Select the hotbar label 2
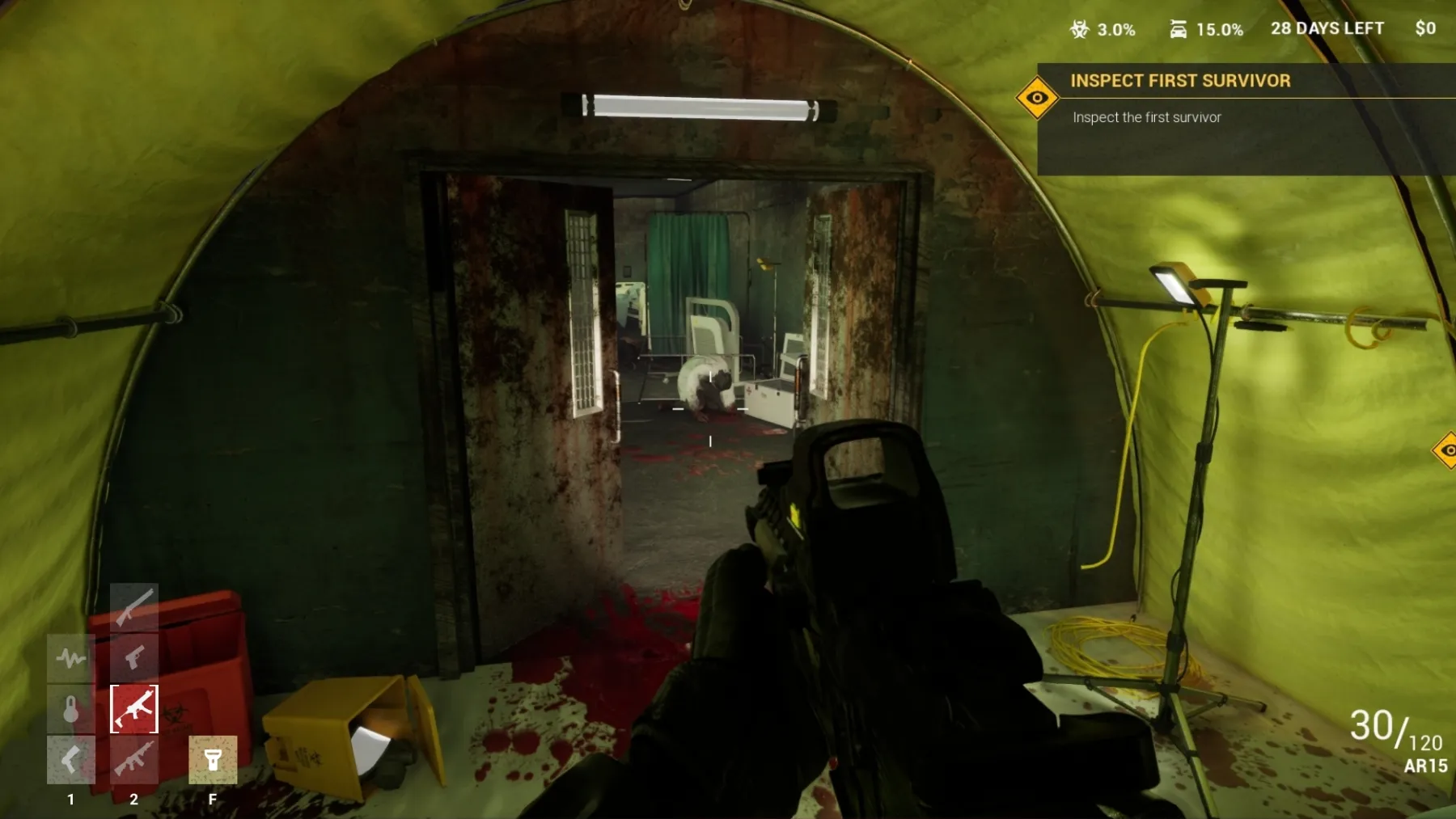The height and width of the screenshot is (819, 1456). click(133, 799)
